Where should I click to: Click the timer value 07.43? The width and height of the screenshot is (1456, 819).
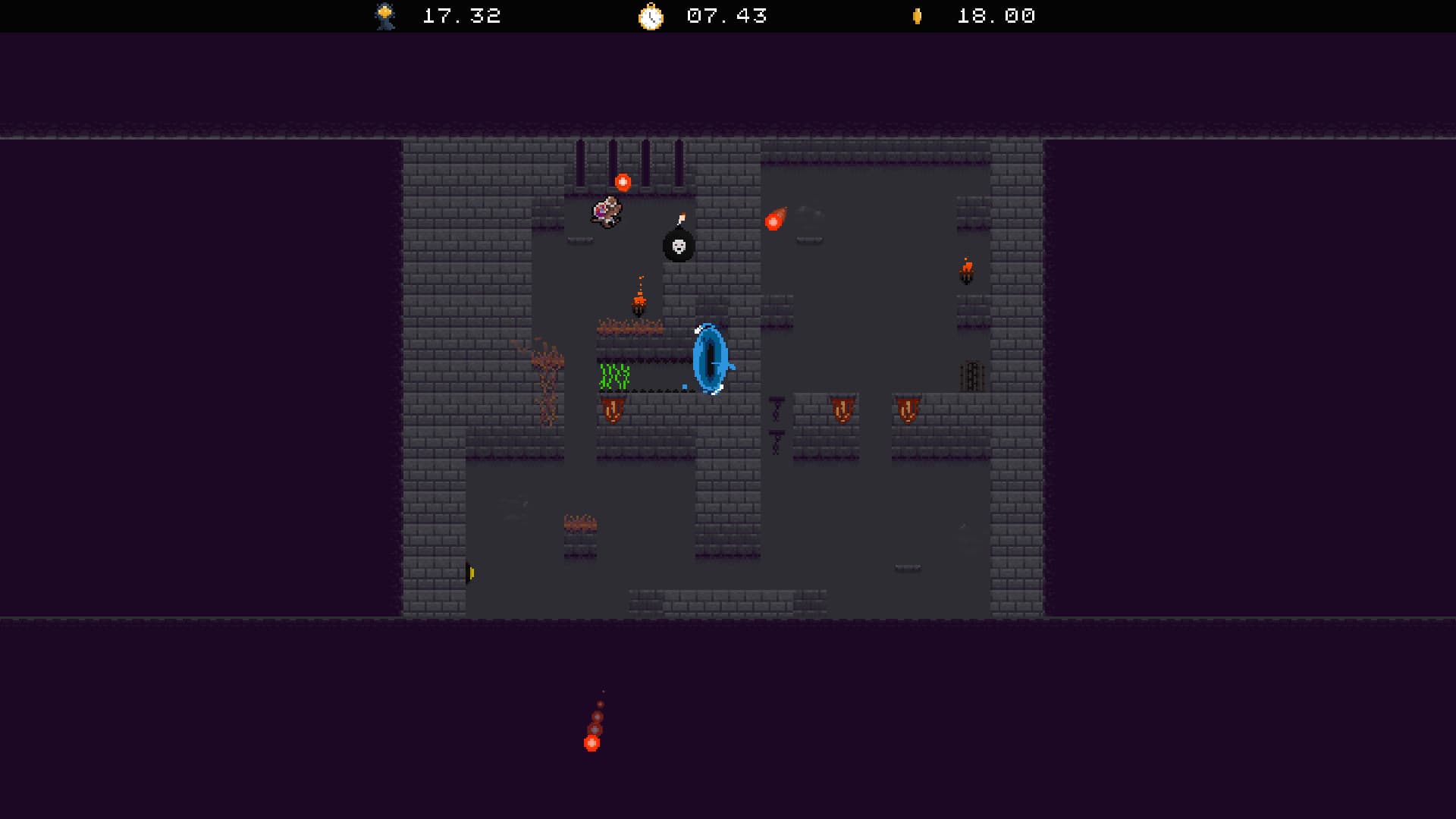pos(726,15)
